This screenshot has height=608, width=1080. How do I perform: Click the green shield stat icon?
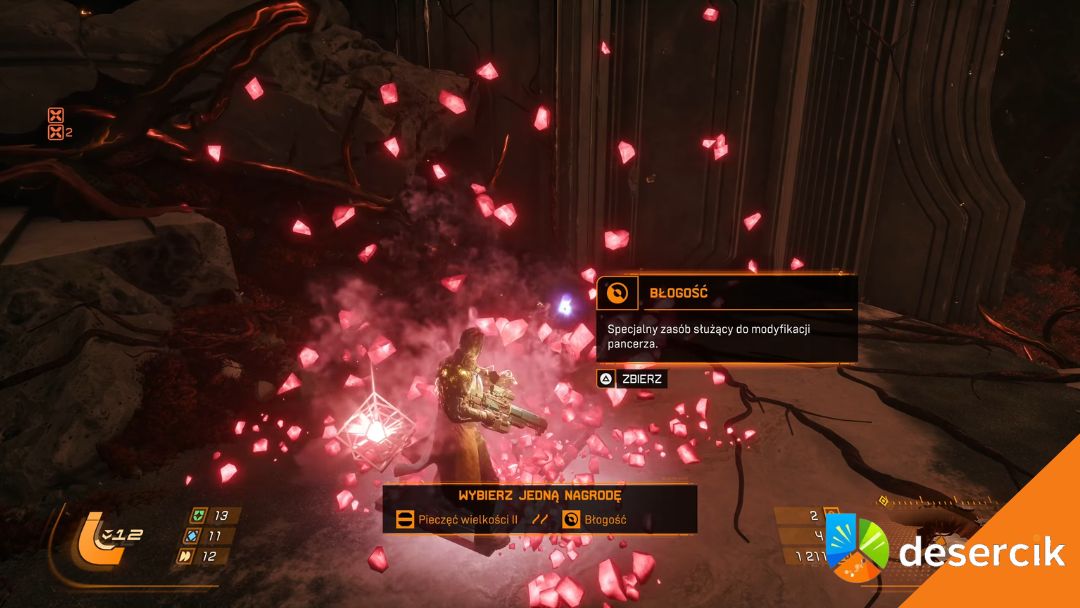200,516
